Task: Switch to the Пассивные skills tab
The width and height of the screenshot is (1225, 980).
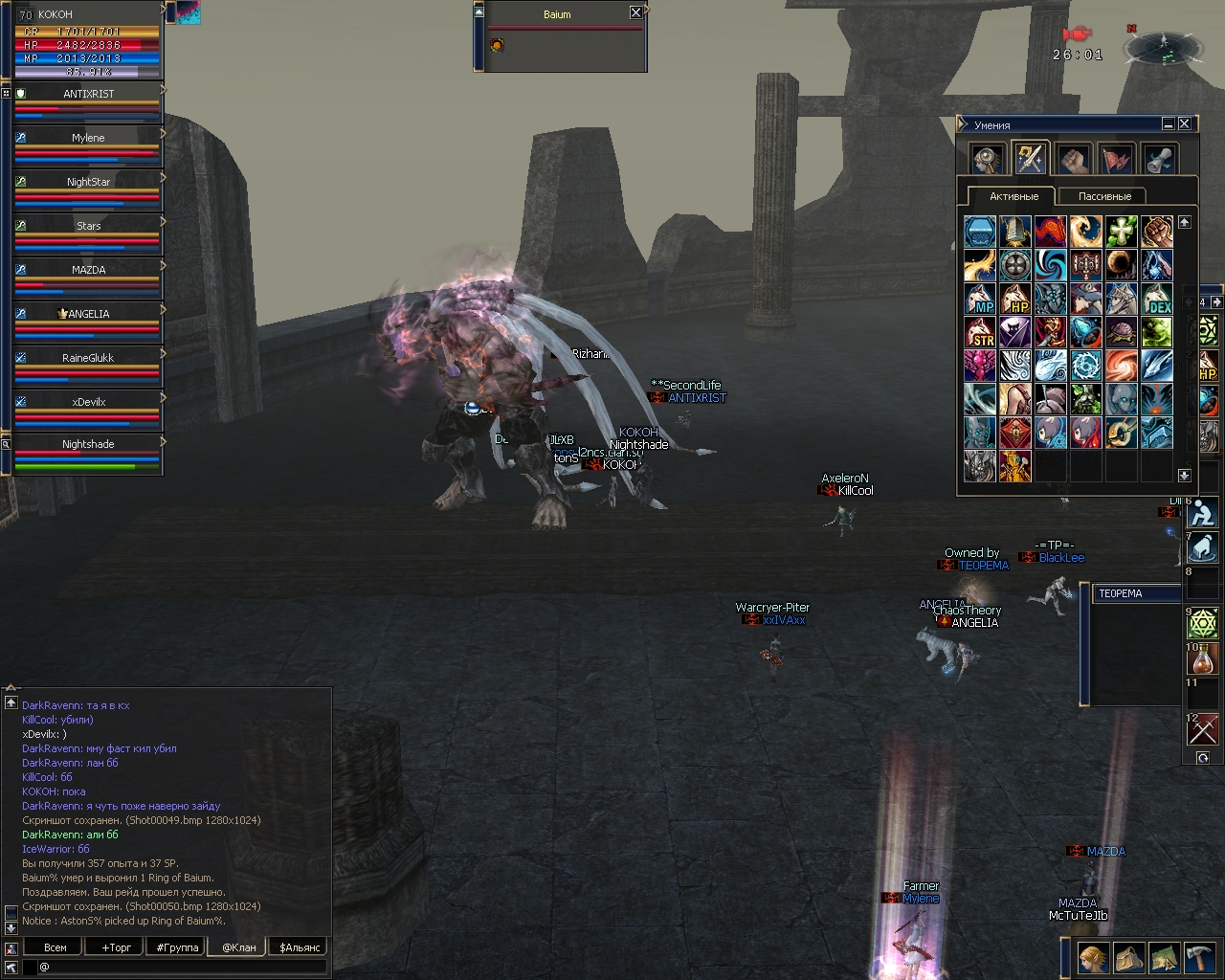Action: 1104,196
